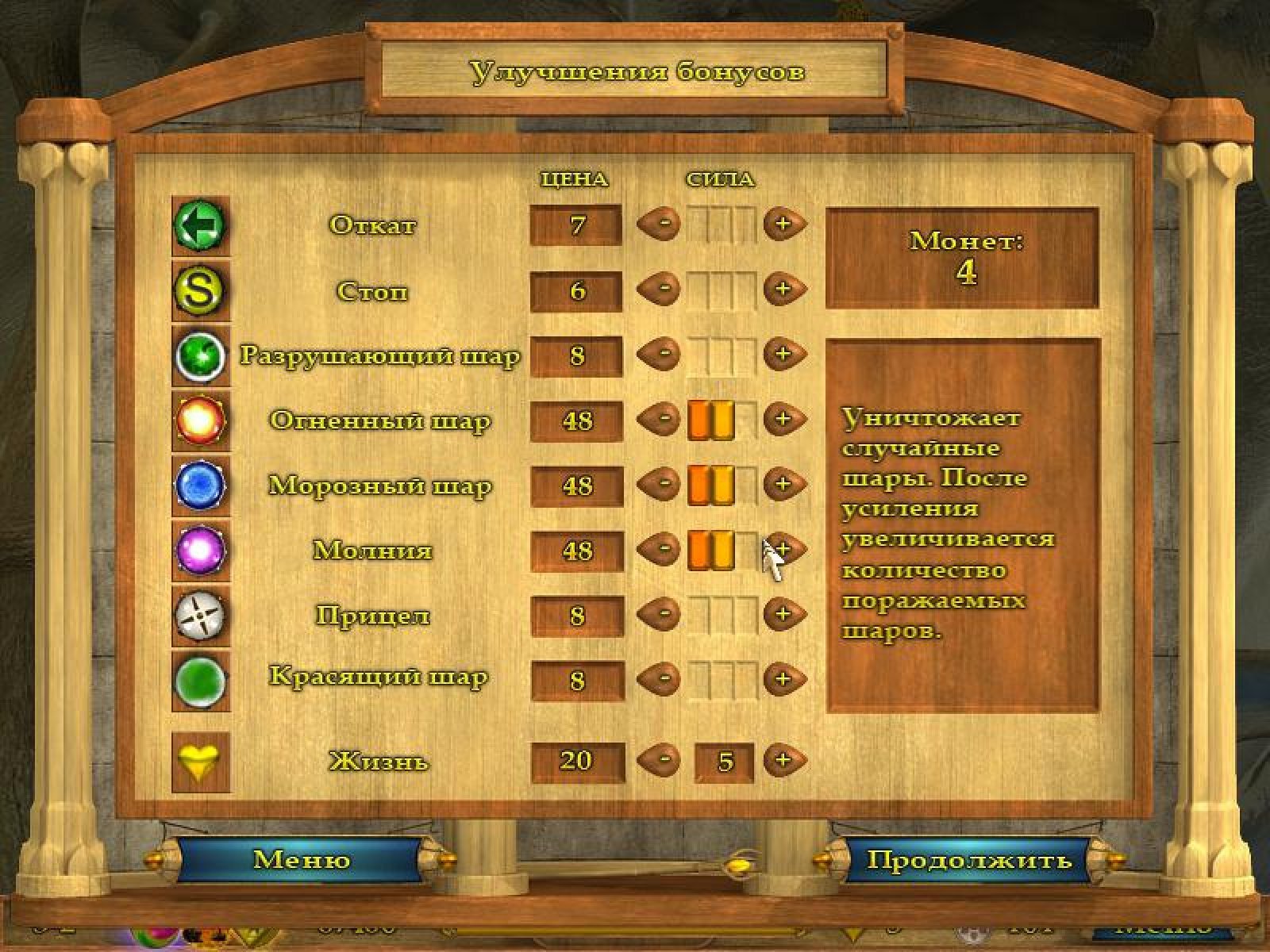Click Продолжить to continue
This screenshot has height=952, width=1270.
(x=968, y=860)
